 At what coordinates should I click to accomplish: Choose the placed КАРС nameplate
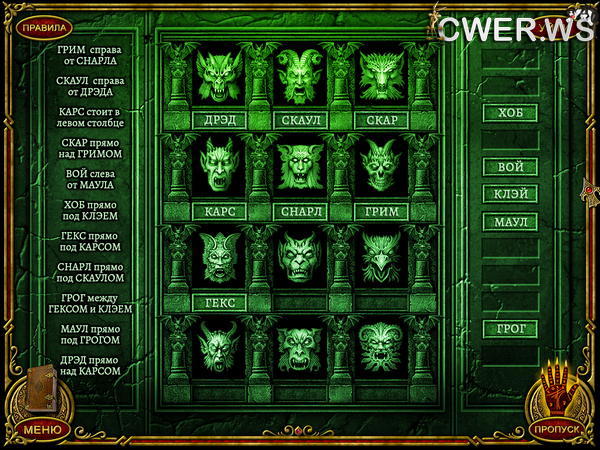pyautogui.click(x=219, y=212)
